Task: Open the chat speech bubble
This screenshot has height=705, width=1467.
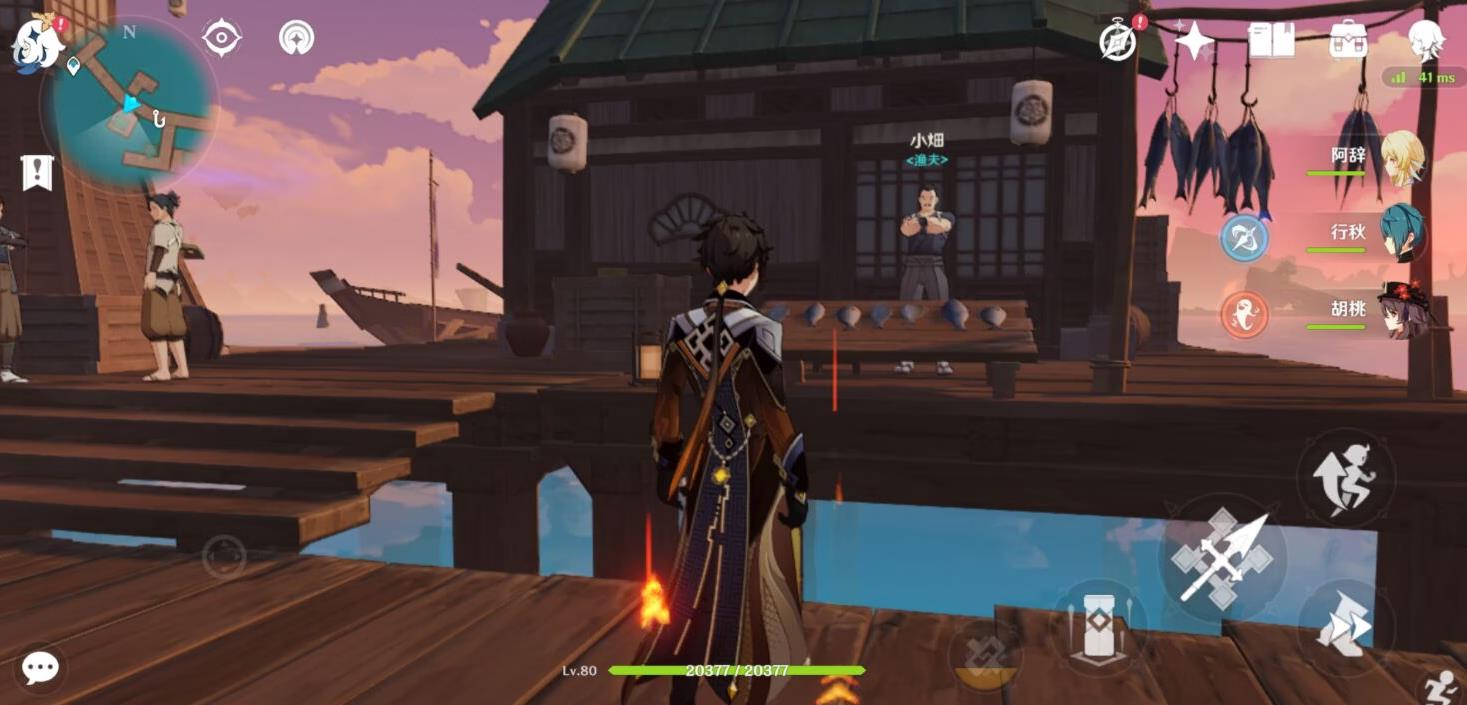Action: [41, 667]
